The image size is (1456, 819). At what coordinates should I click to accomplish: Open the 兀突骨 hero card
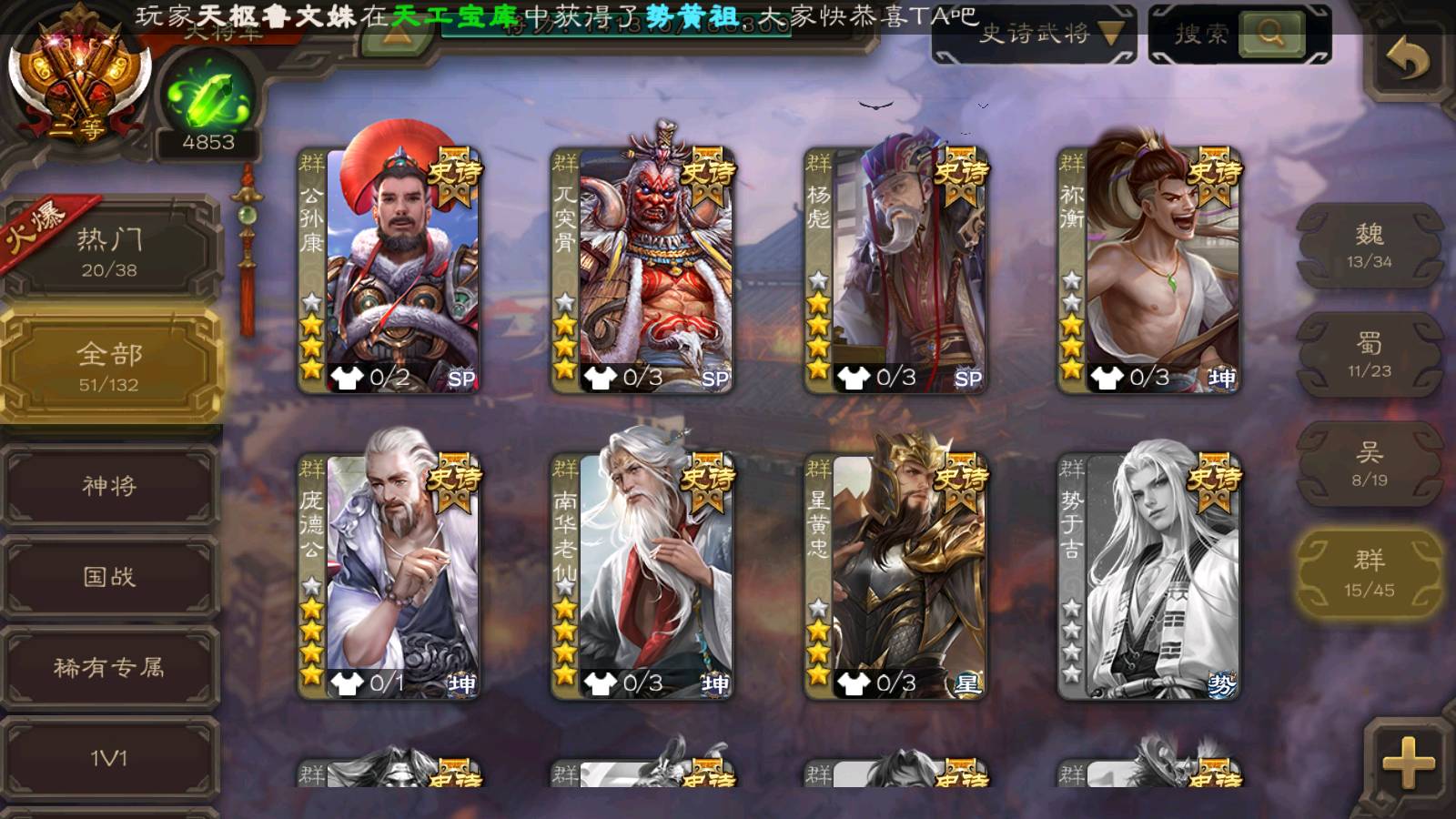(x=642, y=269)
